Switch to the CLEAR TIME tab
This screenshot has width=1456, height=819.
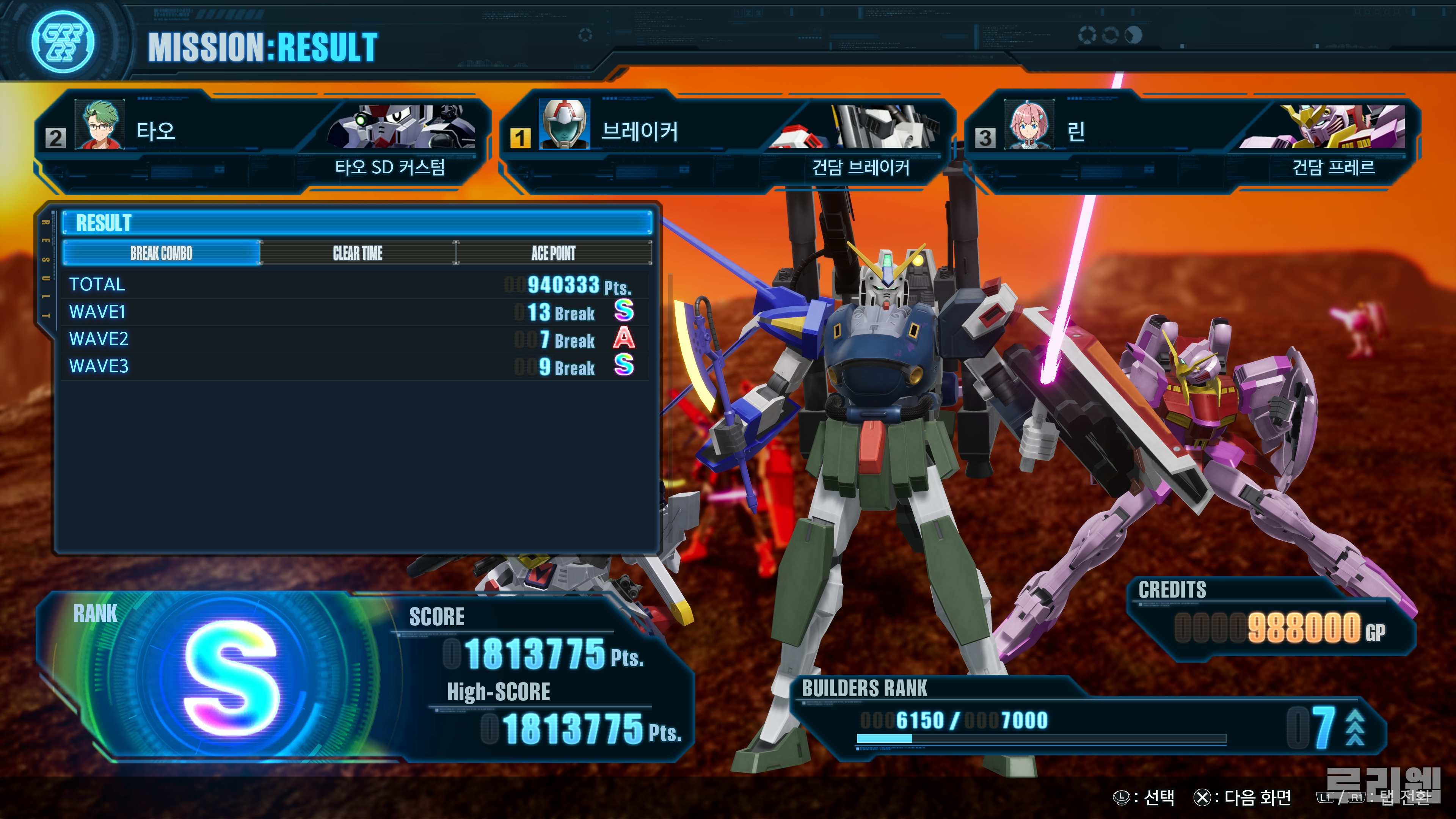(357, 253)
